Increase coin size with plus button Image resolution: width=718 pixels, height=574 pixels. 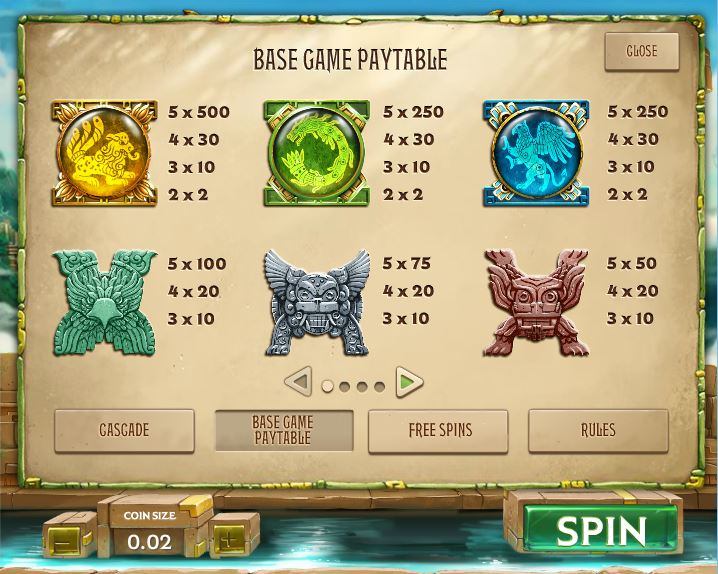tap(232, 534)
